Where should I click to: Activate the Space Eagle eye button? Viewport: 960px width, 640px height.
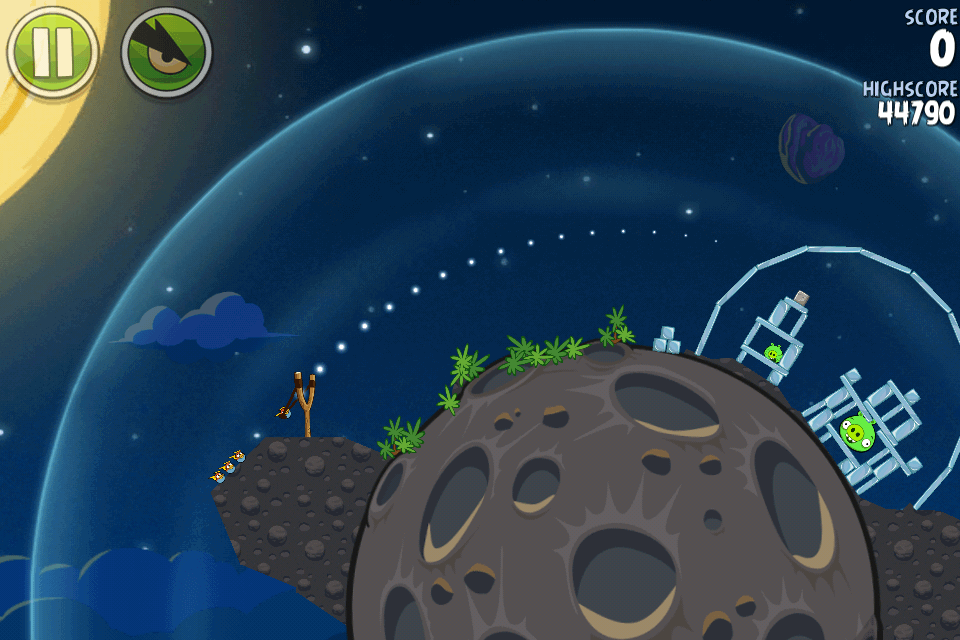click(166, 52)
